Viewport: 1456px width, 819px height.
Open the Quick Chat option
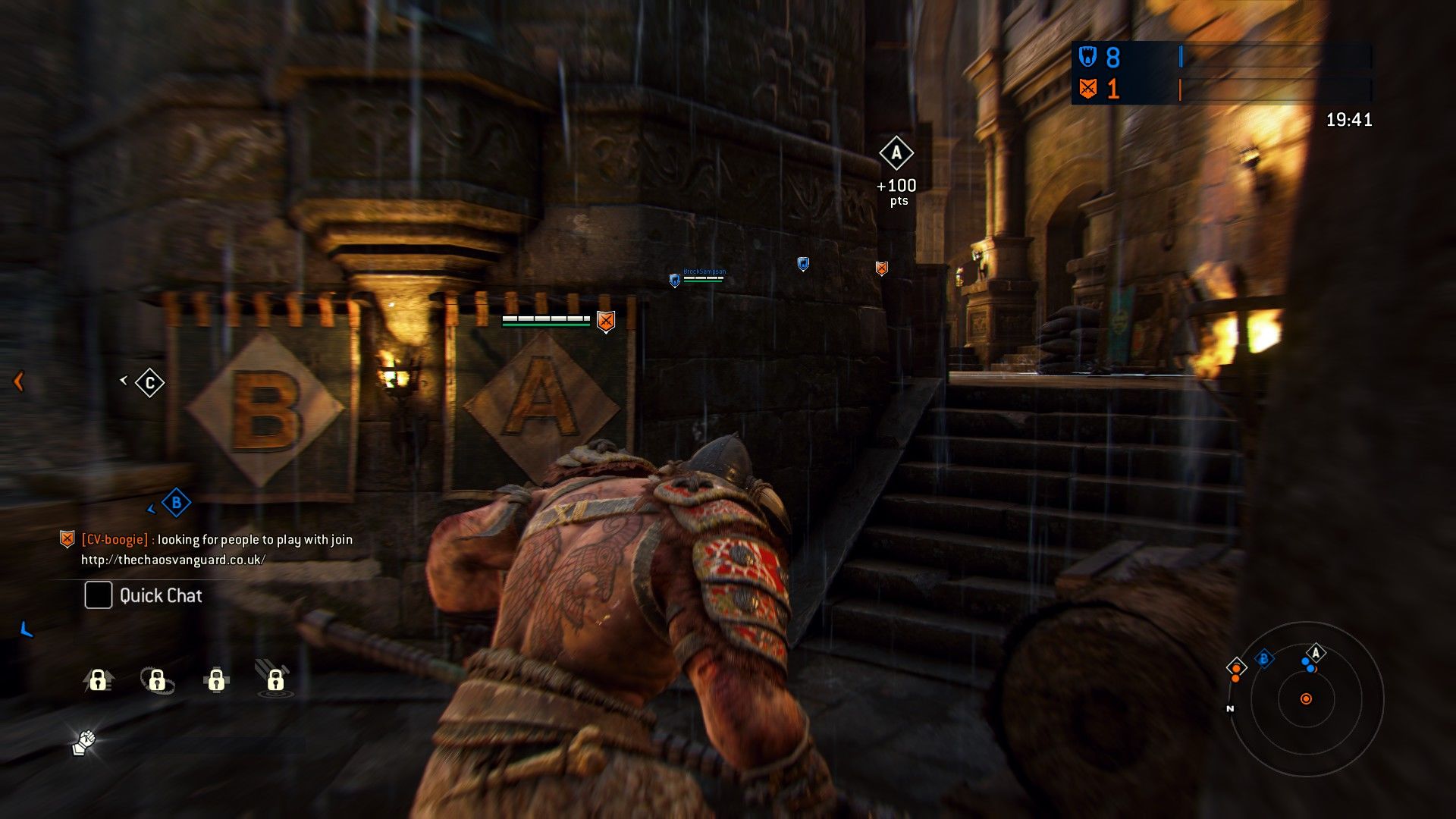tap(143, 595)
